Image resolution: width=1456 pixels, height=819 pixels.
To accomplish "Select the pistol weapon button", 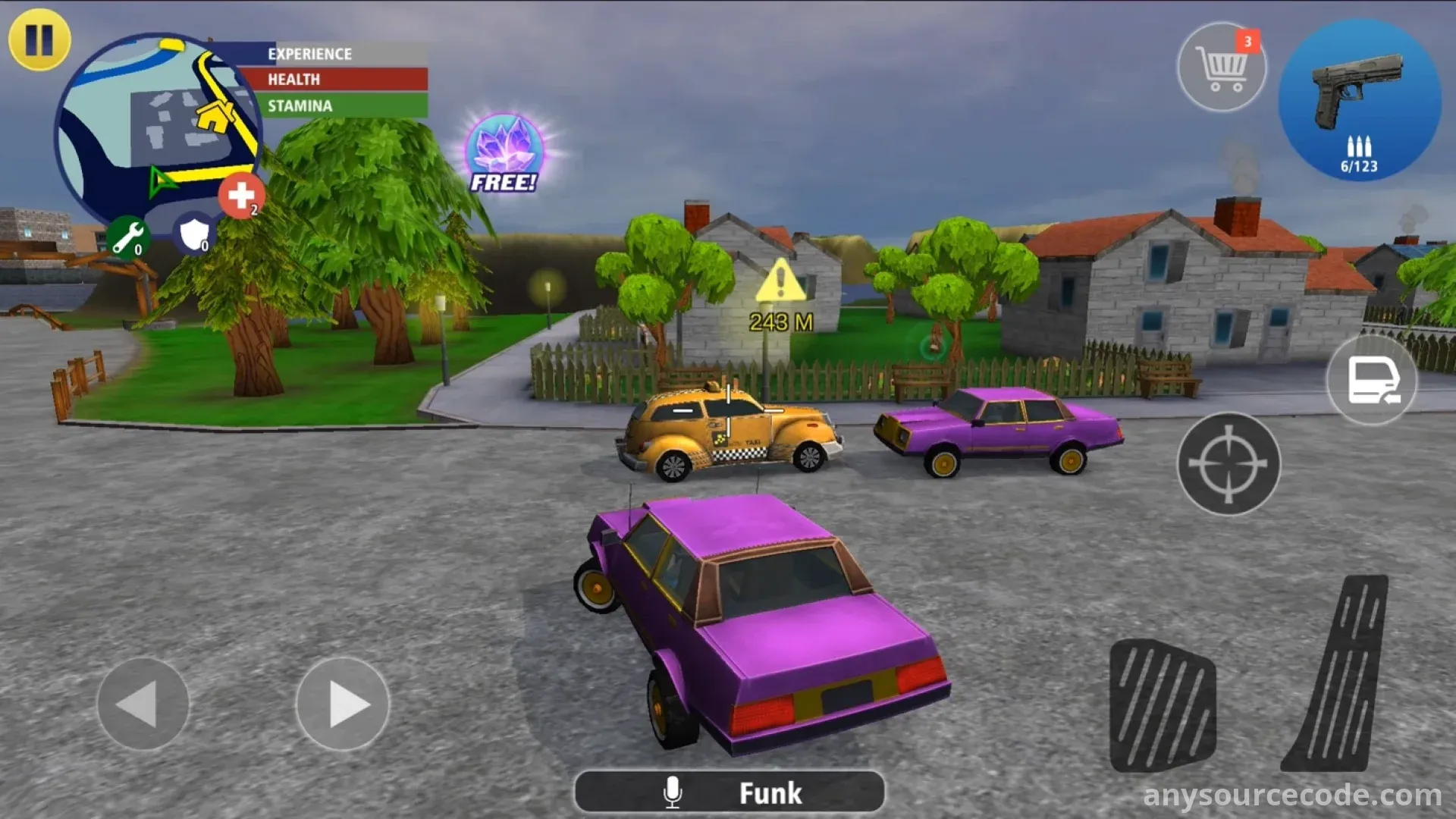I will tap(1360, 100).
